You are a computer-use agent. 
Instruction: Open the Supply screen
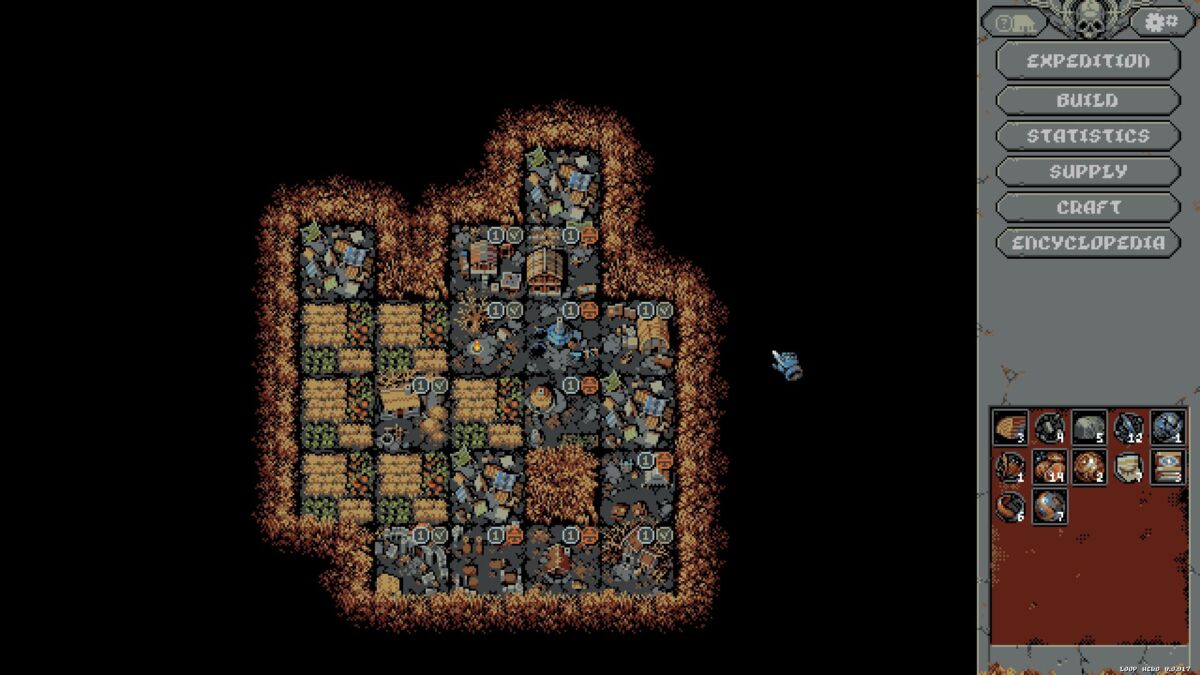[x=1088, y=172]
